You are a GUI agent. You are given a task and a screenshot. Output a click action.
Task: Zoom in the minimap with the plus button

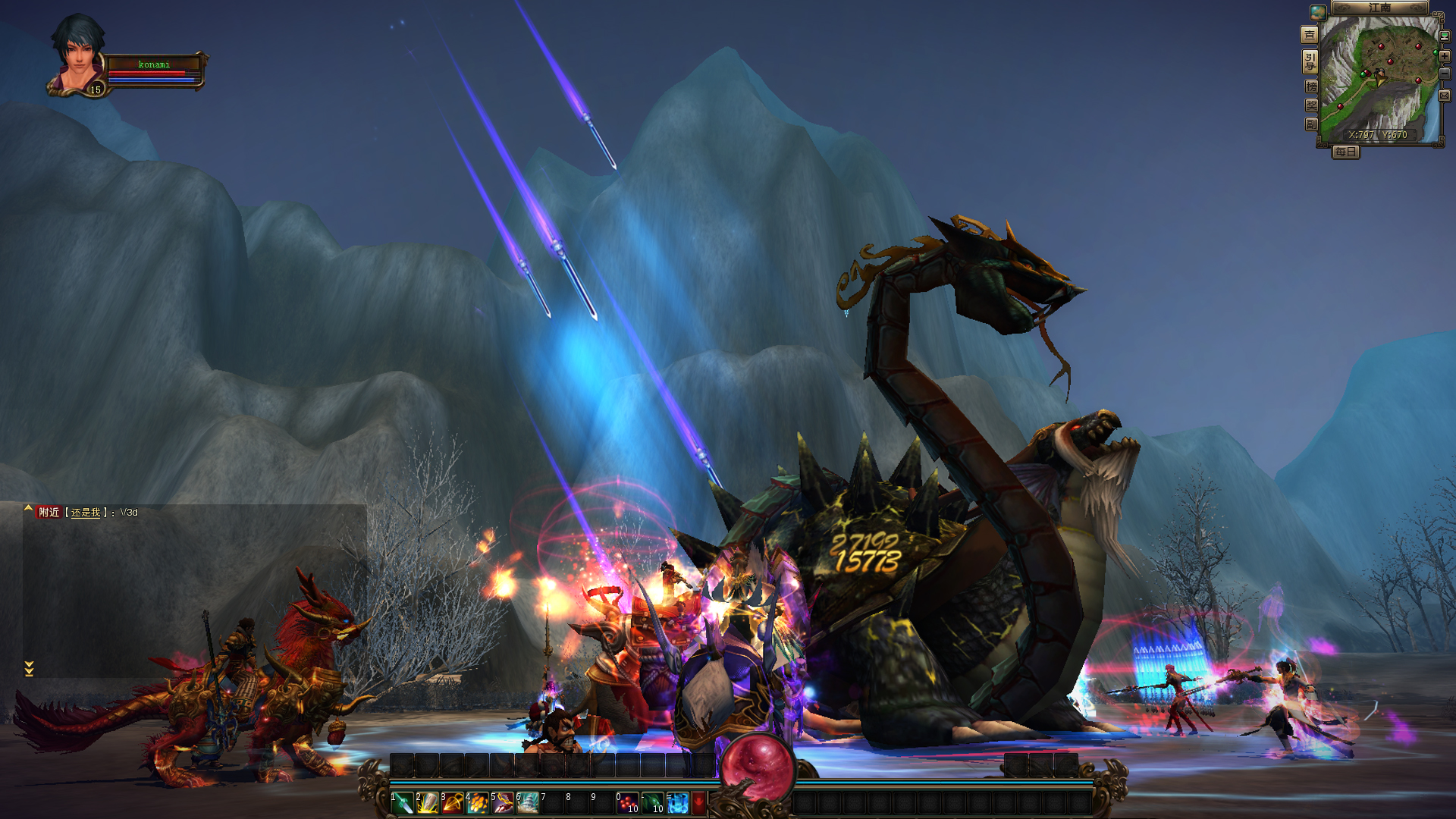(x=1445, y=56)
